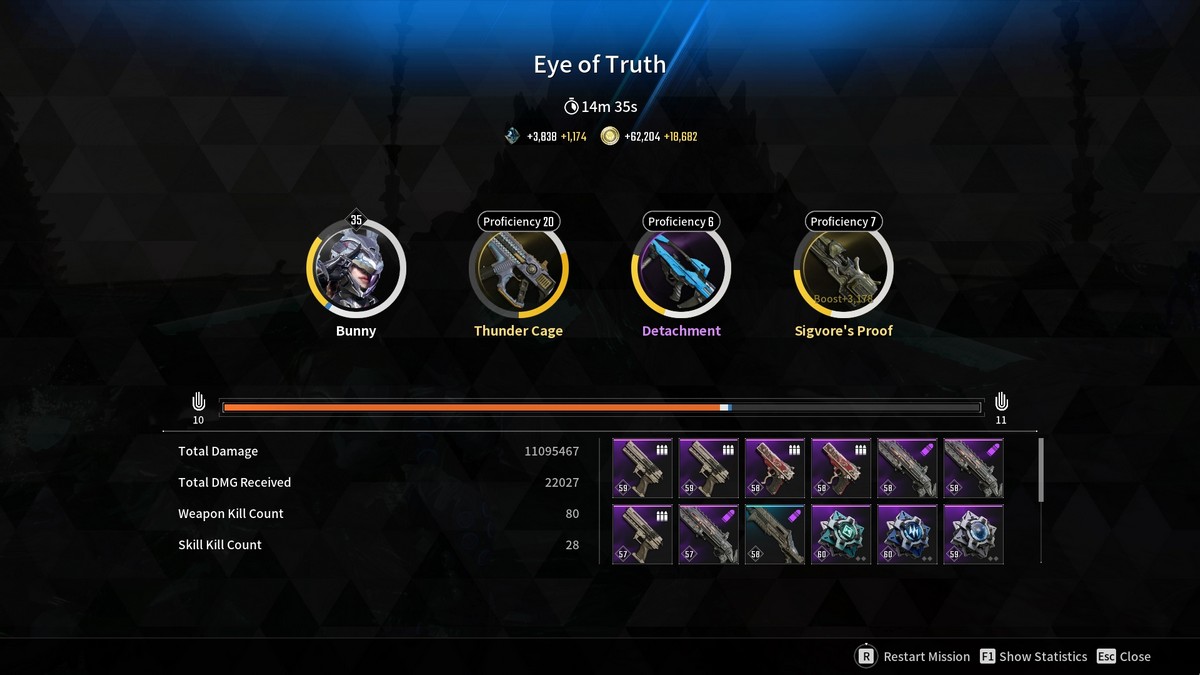Click the Sigvore's Proof weapon icon
1200x675 pixels.
click(843, 268)
